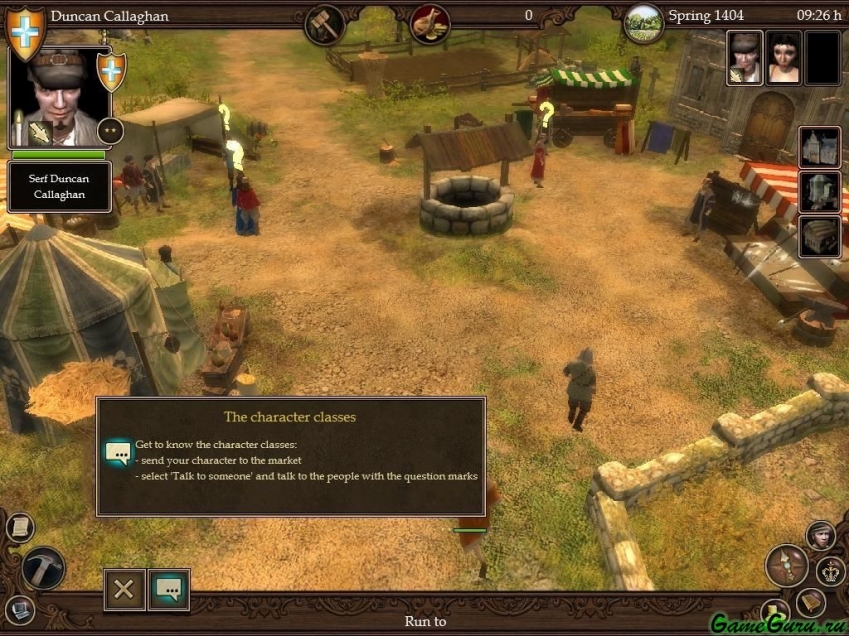This screenshot has width=849, height=636.
Task: Open the gavel icon in the top bar
Action: 324,22
